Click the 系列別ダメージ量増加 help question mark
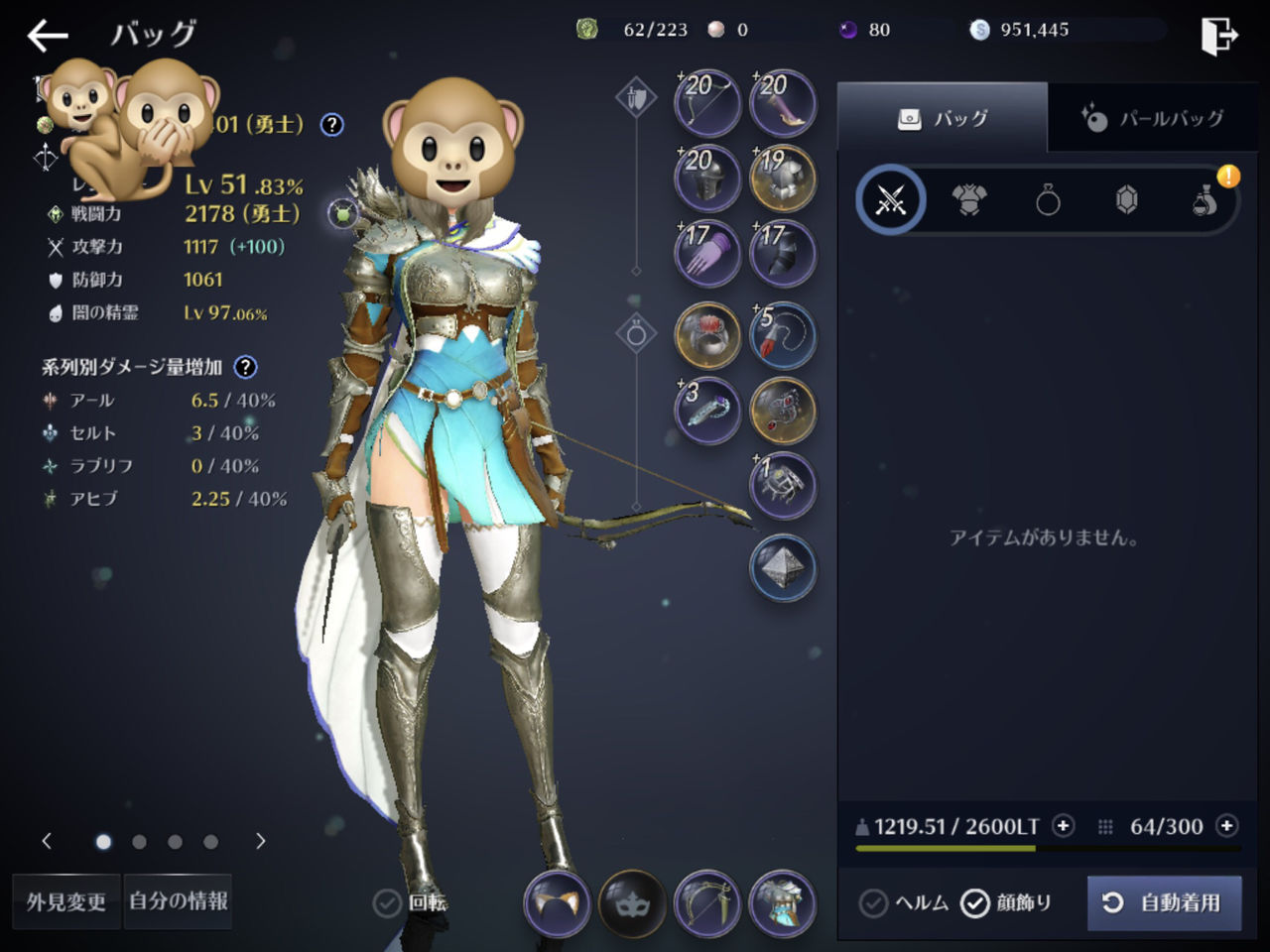This screenshot has width=1270, height=952. point(244,367)
